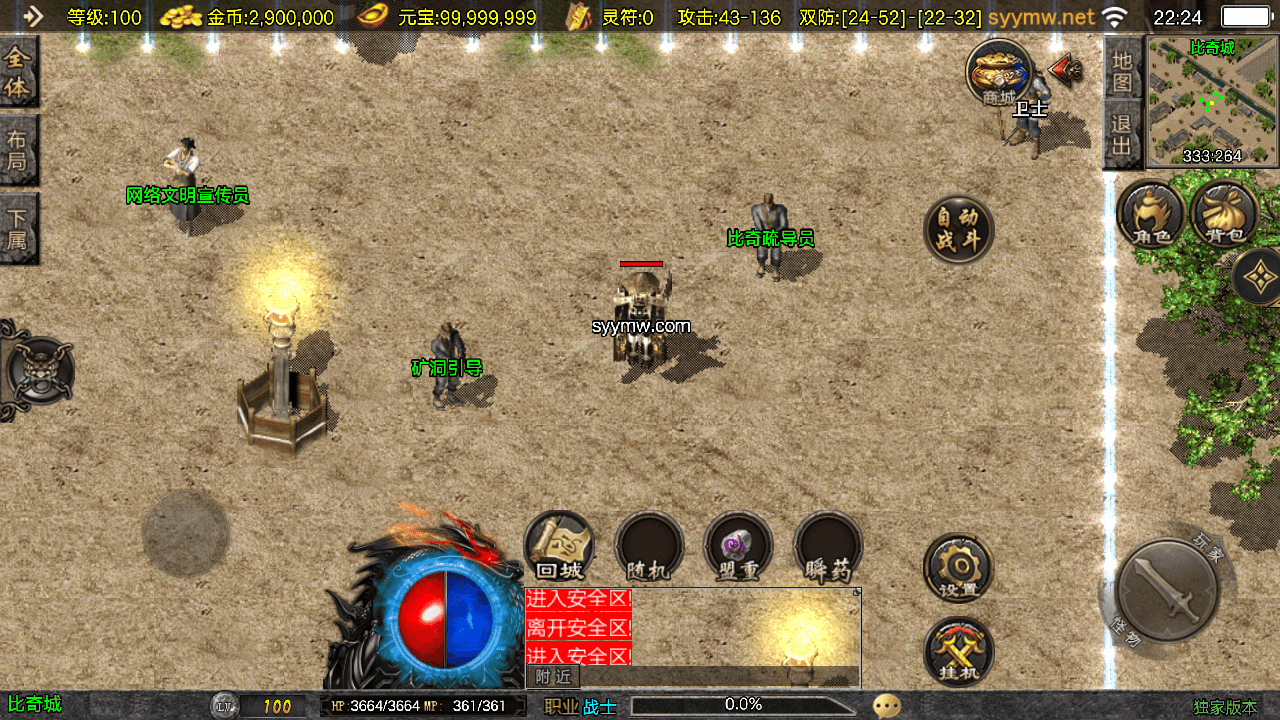
Task: Use the 盟重 teleport item
Action: tap(738, 547)
